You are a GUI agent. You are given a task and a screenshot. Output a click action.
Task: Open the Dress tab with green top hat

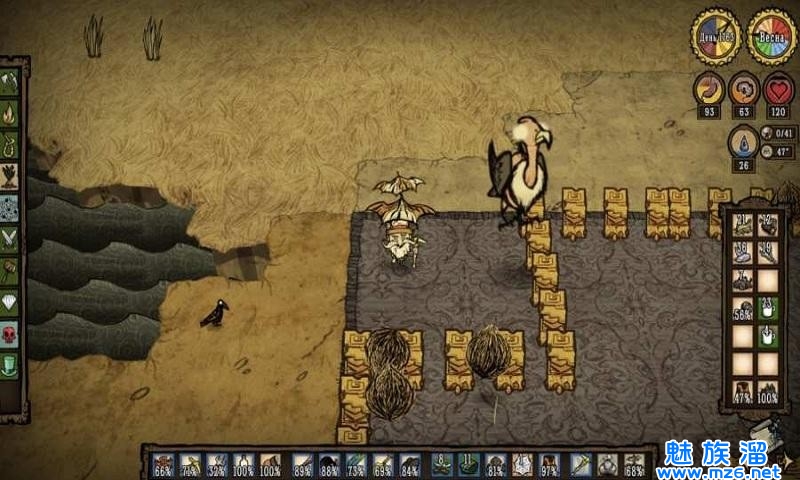[x=10, y=364]
